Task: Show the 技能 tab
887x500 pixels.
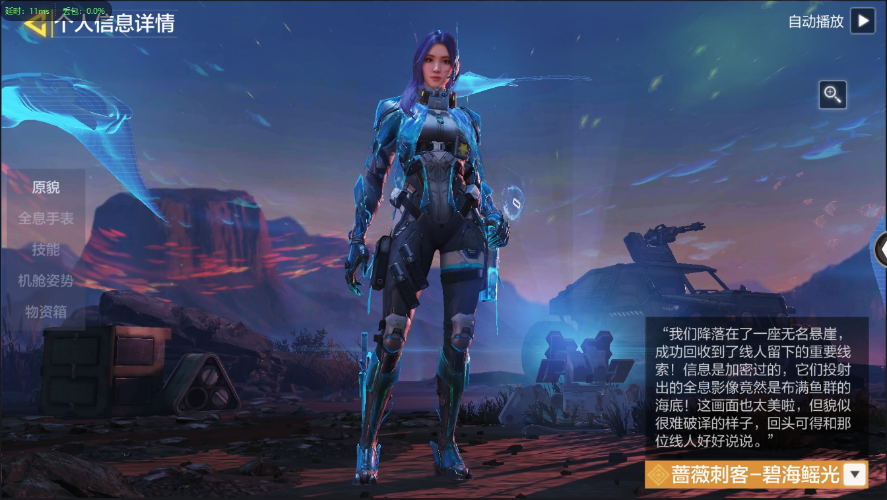Action: click(46, 249)
